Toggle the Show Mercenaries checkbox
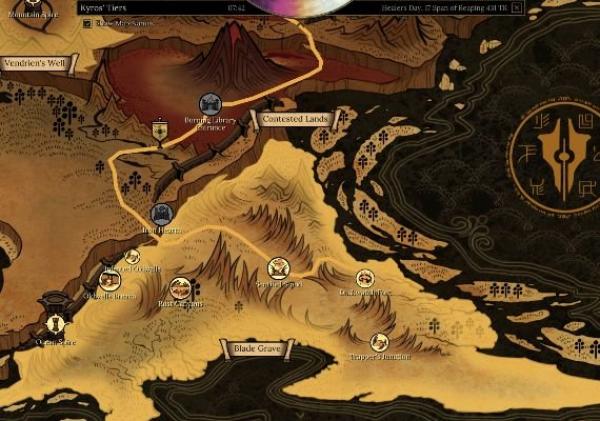The image size is (600, 421). click(88, 22)
